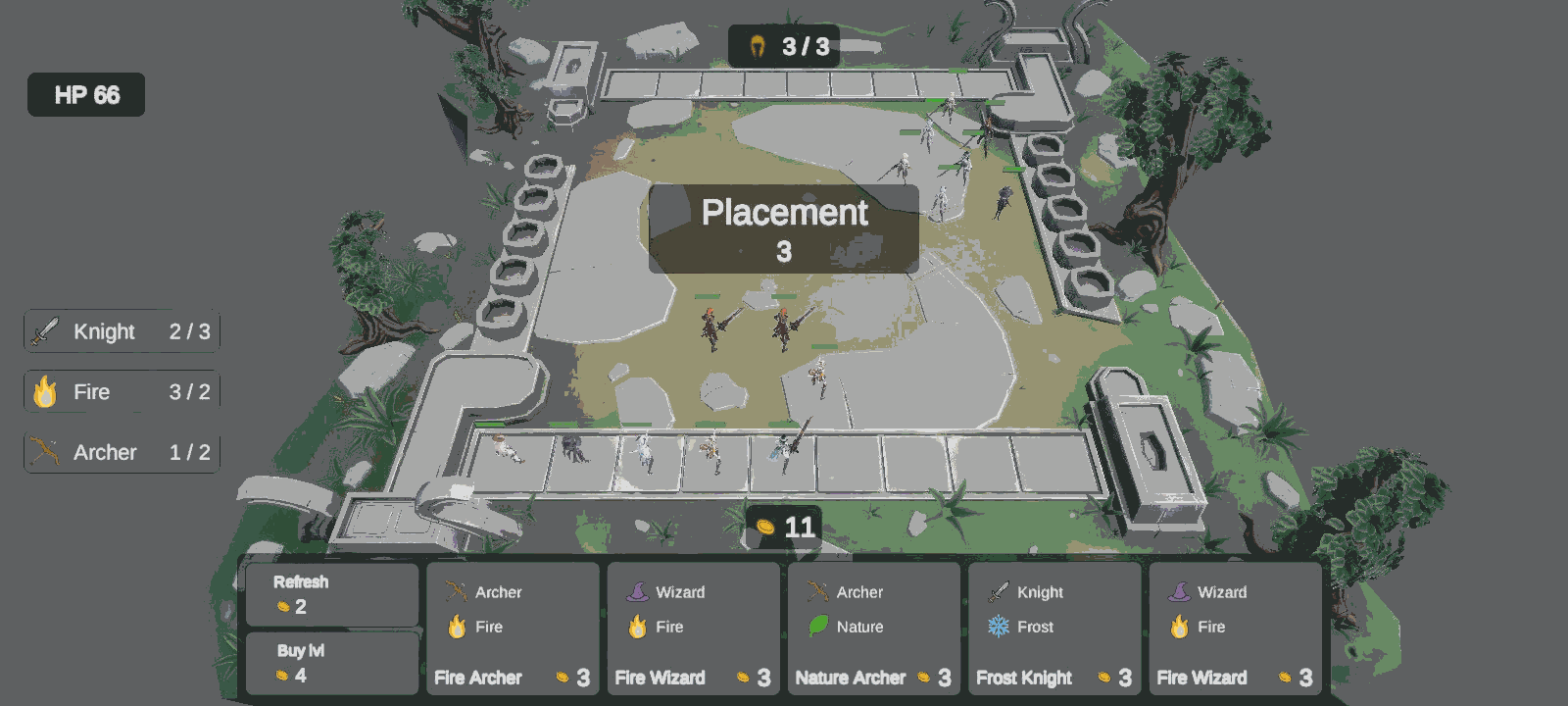Refresh the shop for 2 gold
Viewport: 1568px width, 706px height.
(331, 594)
